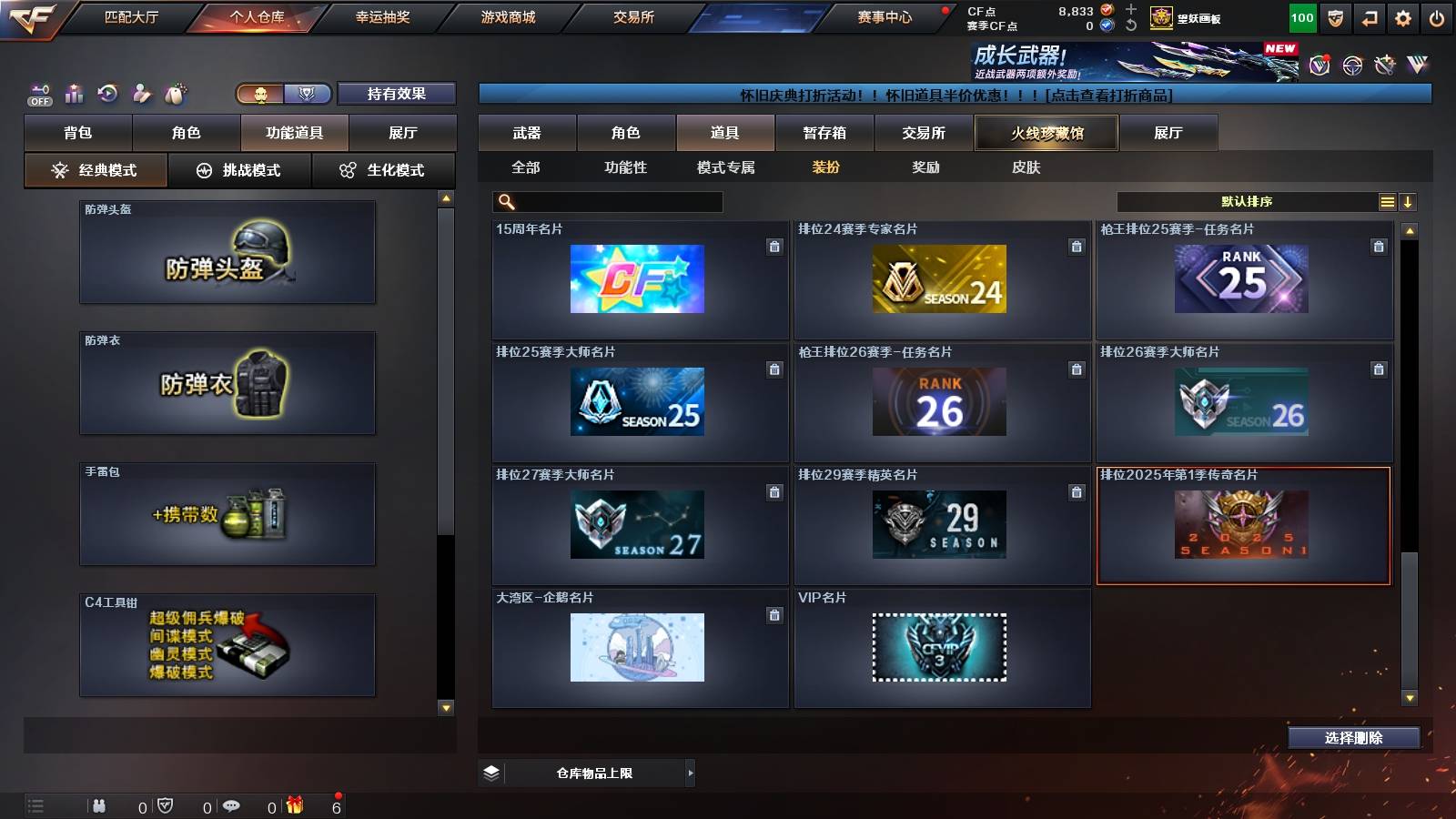Open the settings gear icon
1456x819 pixels.
tap(1403, 16)
